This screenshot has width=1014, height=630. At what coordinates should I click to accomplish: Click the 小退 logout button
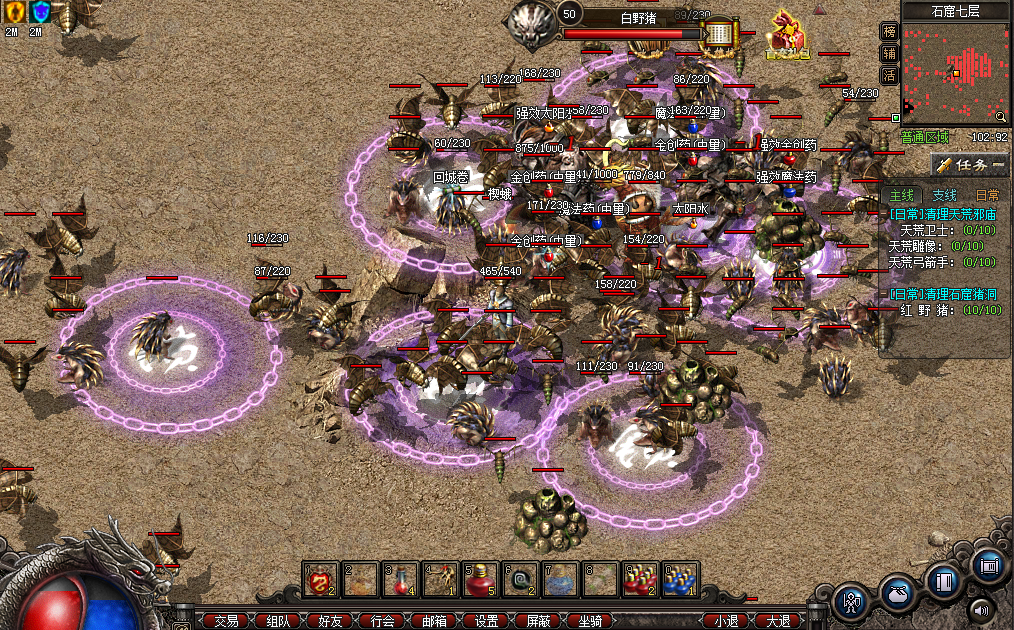tap(726, 621)
